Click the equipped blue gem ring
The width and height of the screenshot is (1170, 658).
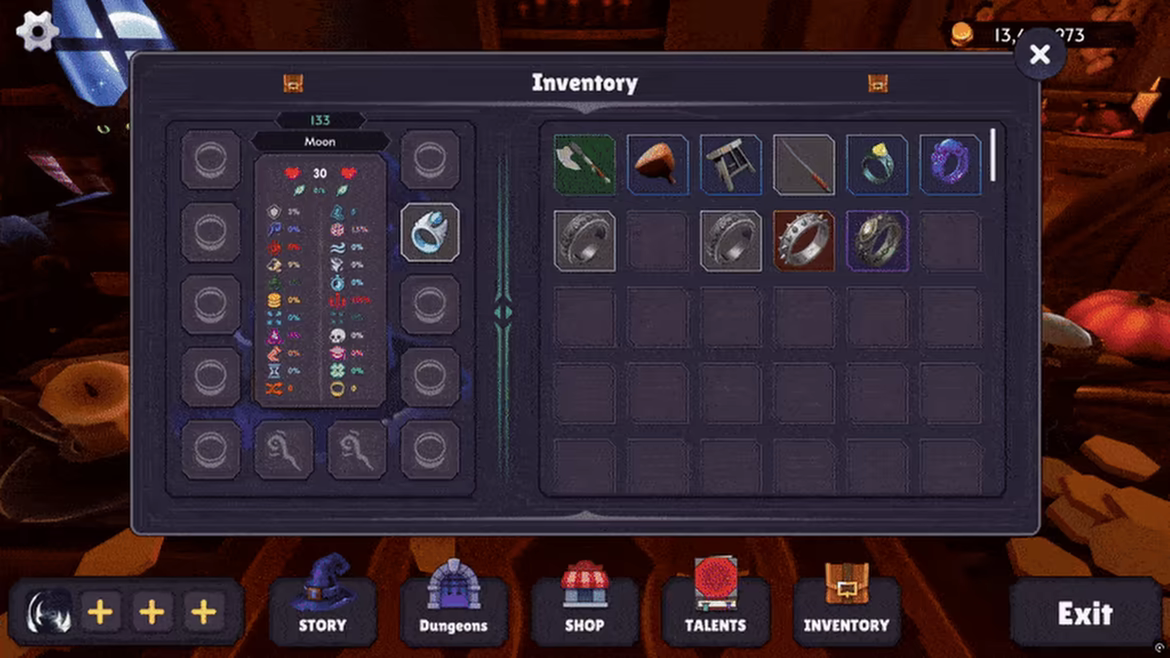[x=430, y=232]
